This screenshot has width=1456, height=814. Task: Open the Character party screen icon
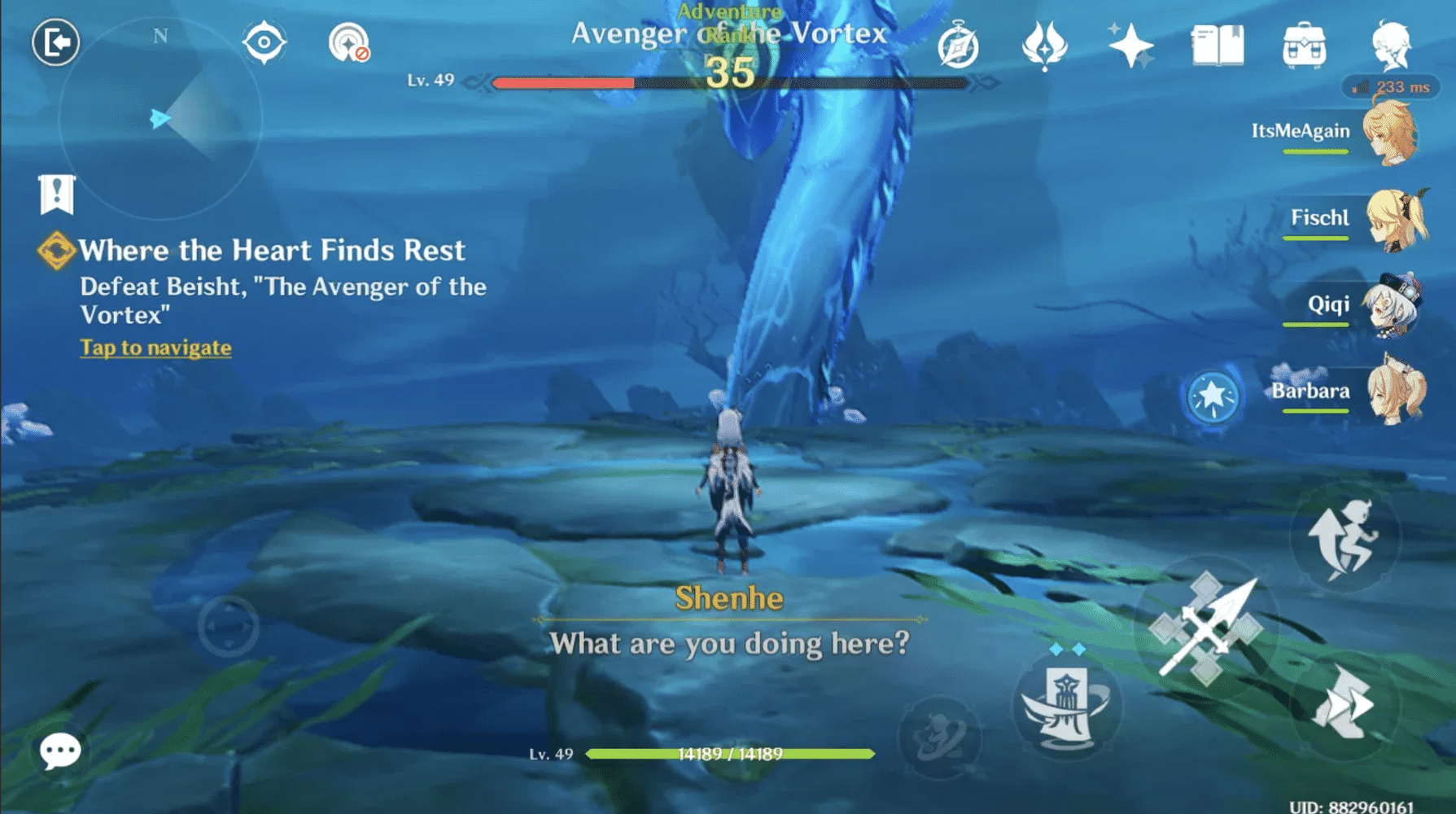(x=1132, y=46)
